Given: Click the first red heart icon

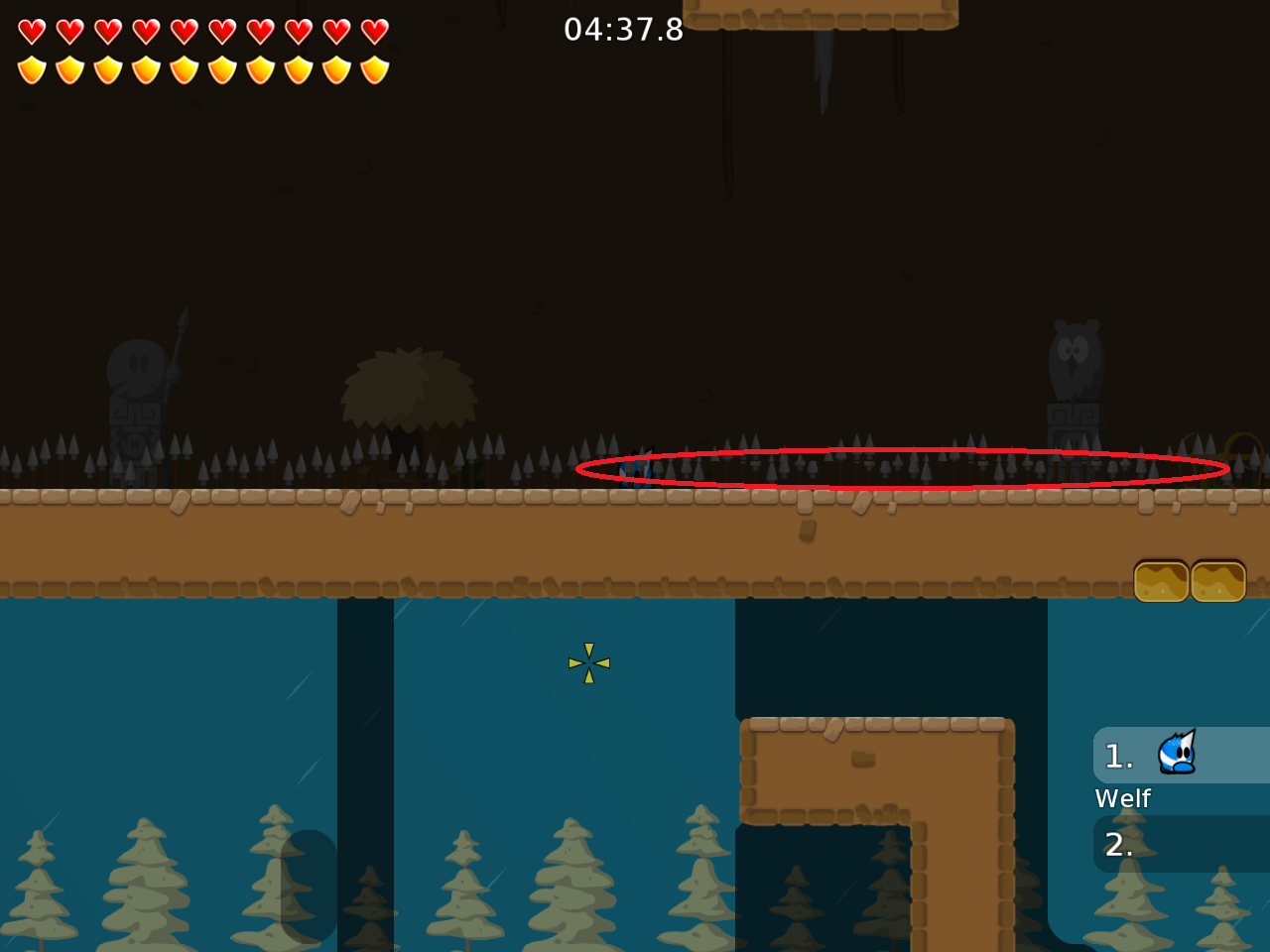Looking at the screenshot, I should coord(31,31).
